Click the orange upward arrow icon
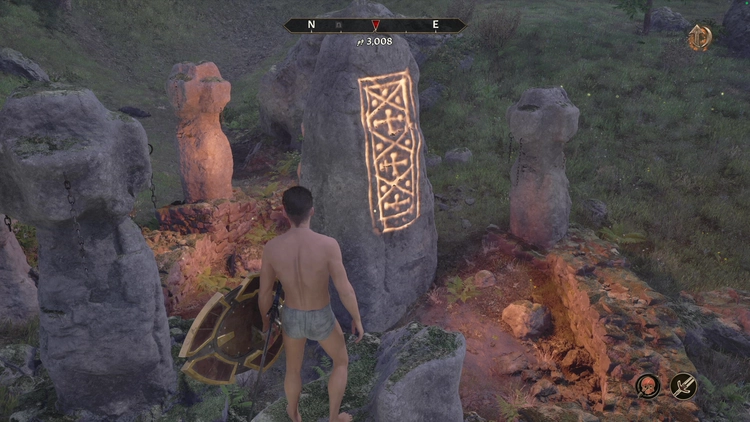The image size is (750, 422). click(699, 38)
